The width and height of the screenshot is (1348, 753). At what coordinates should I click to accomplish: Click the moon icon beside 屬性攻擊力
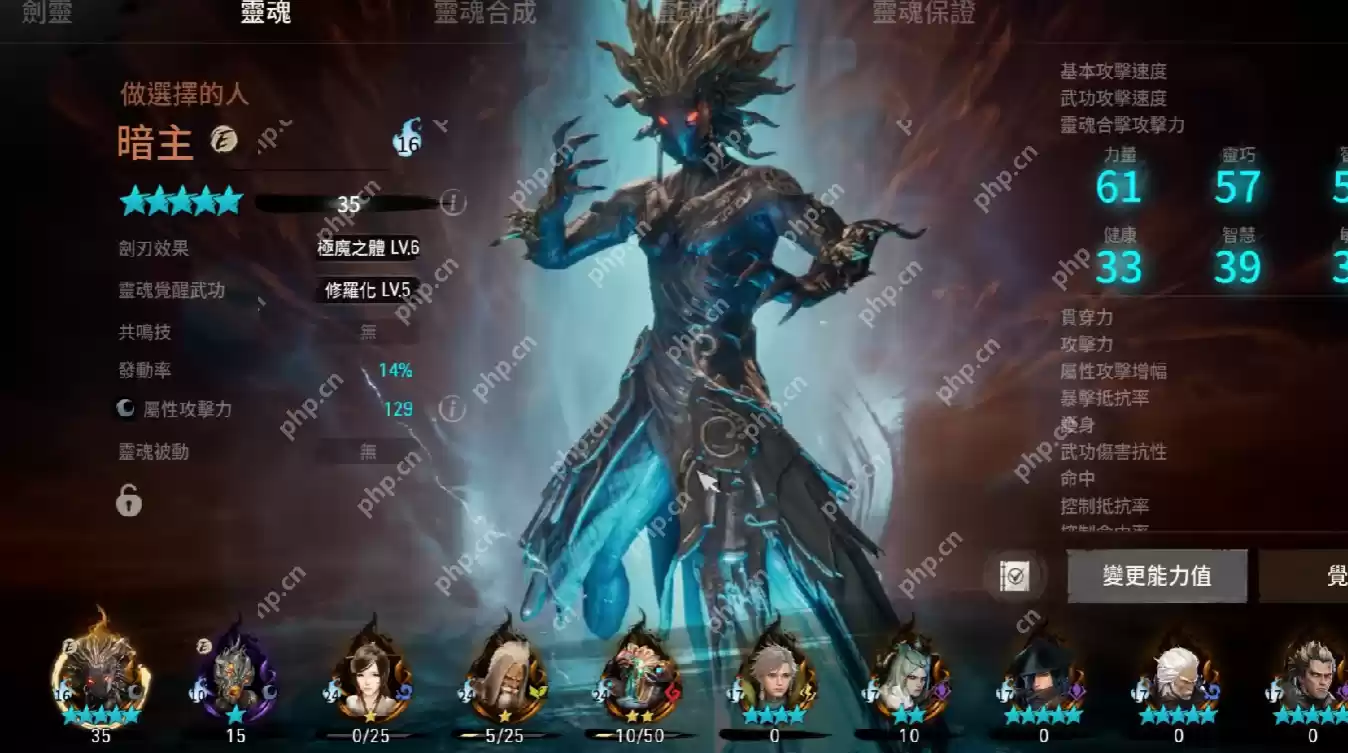coord(124,409)
